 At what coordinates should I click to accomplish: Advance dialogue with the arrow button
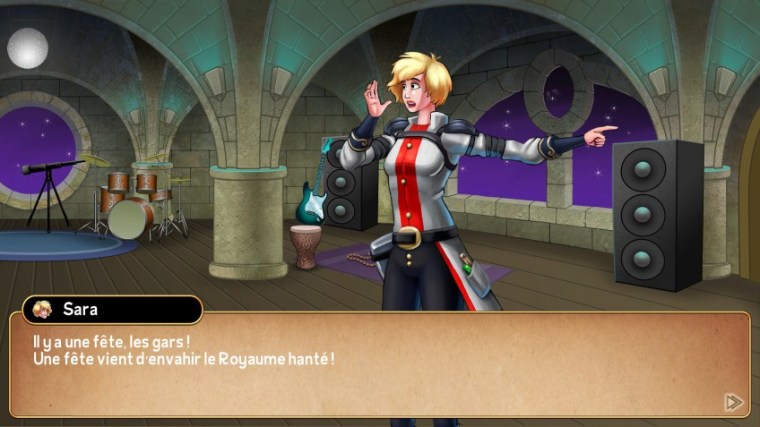click(733, 402)
